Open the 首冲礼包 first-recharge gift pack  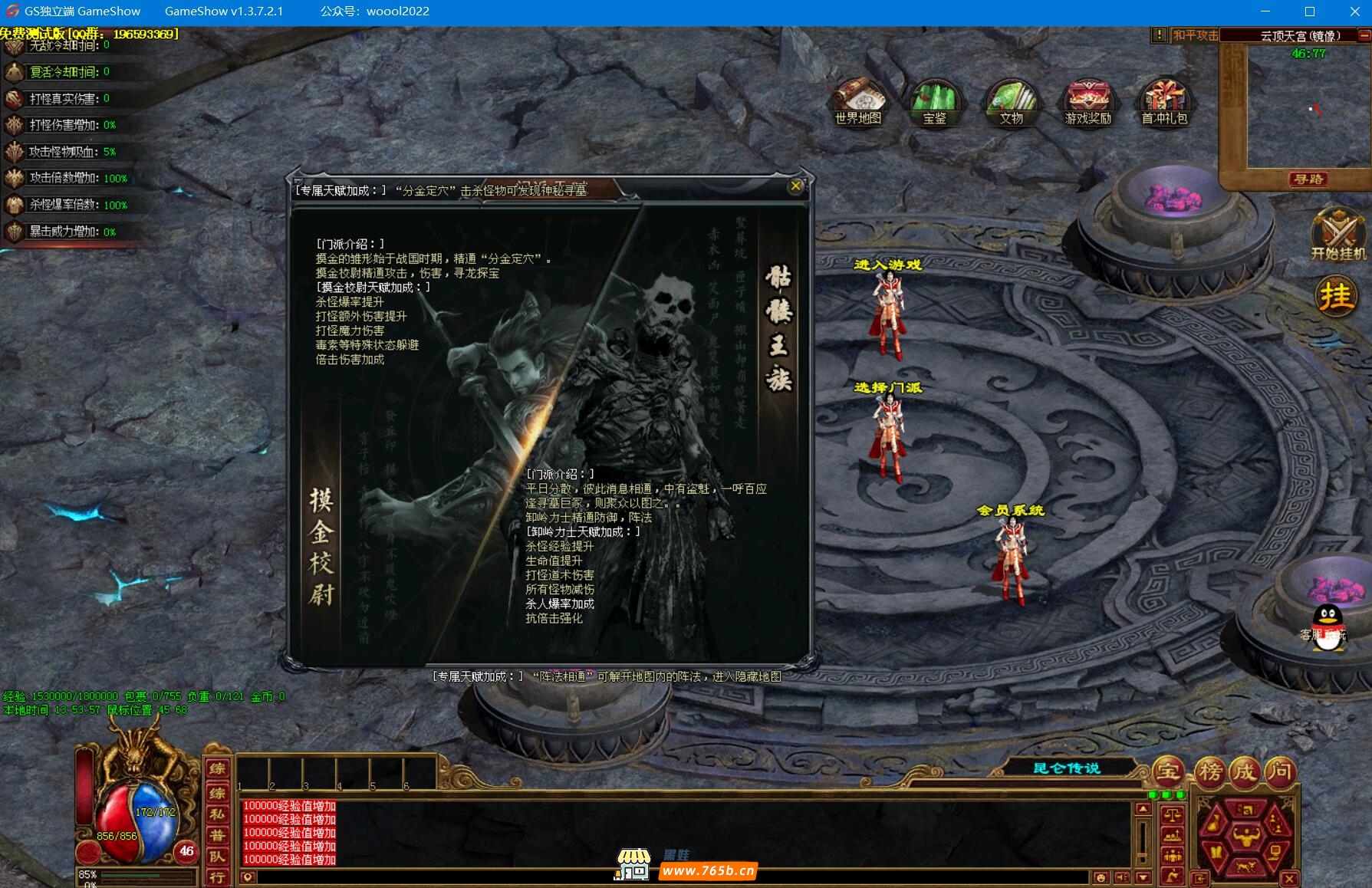click(1164, 102)
